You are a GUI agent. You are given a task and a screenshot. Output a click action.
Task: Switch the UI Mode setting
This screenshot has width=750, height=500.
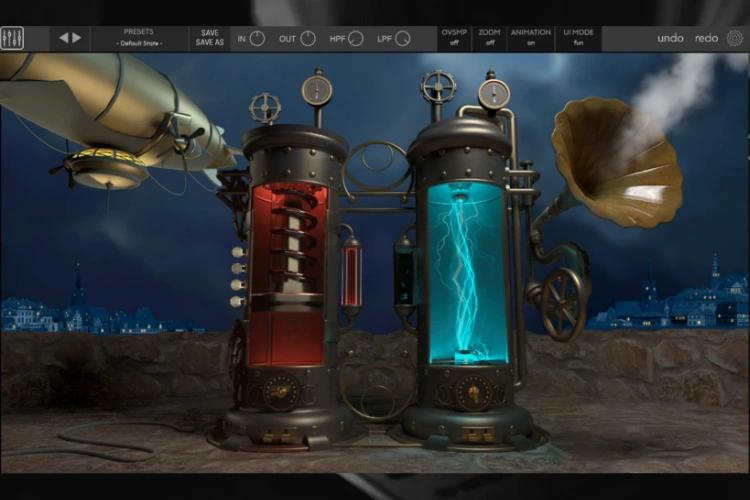tap(578, 38)
